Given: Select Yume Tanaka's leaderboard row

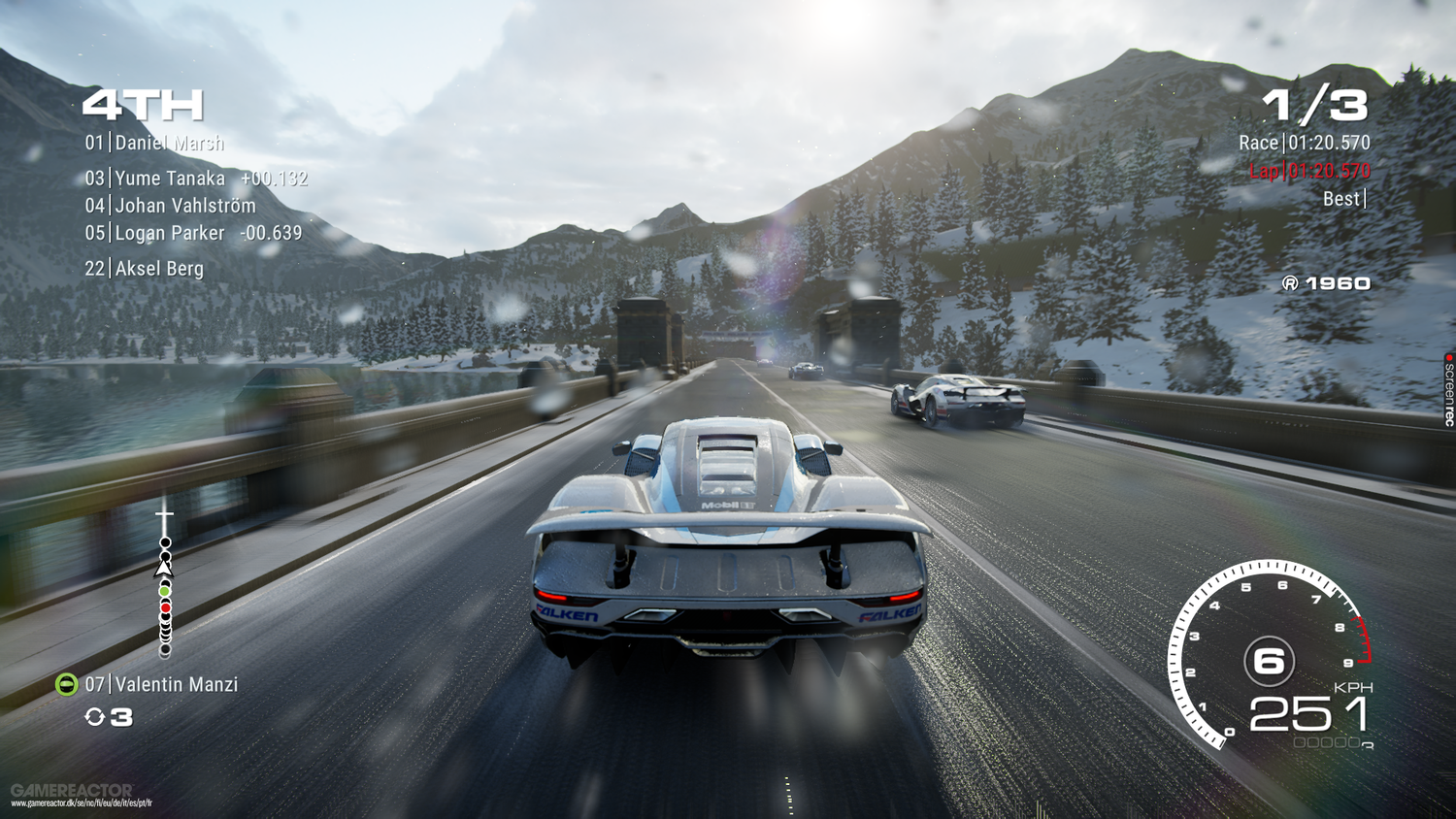Looking at the screenshot, I should coord(194,179).
